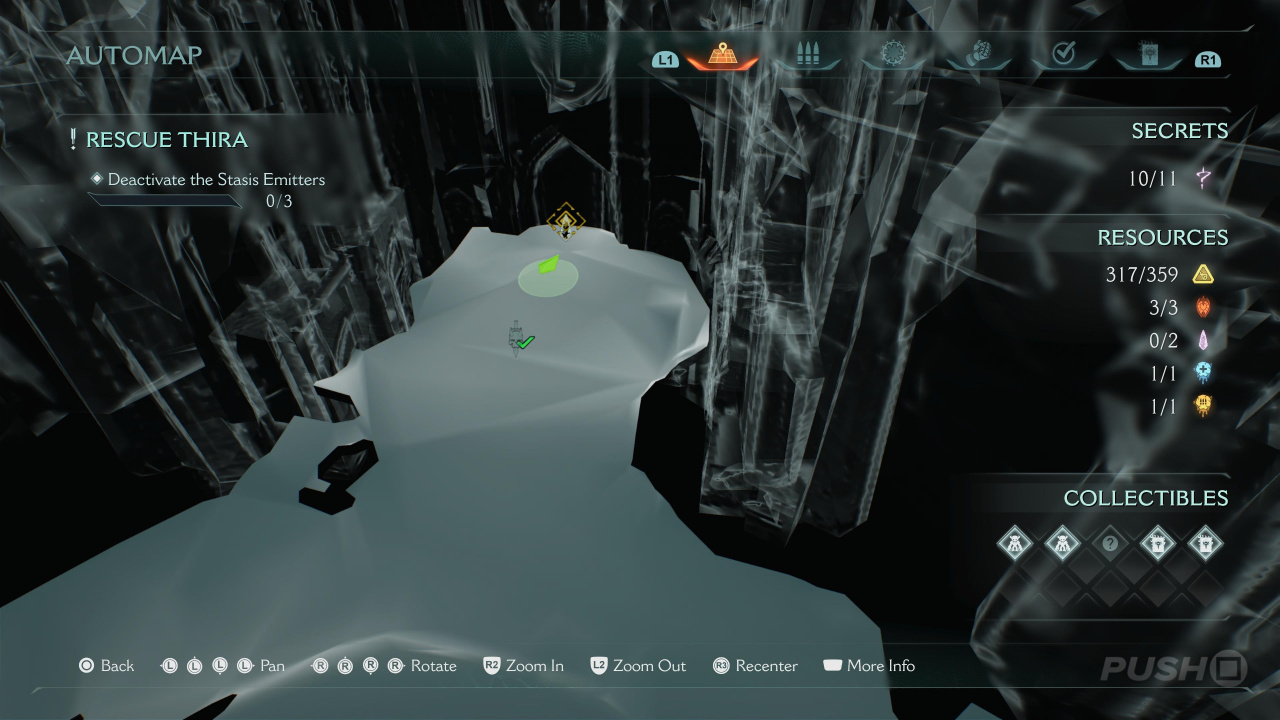Switch to the armored fist tab
Viewport: 1280px width, 720px height.
coord(978,56)
